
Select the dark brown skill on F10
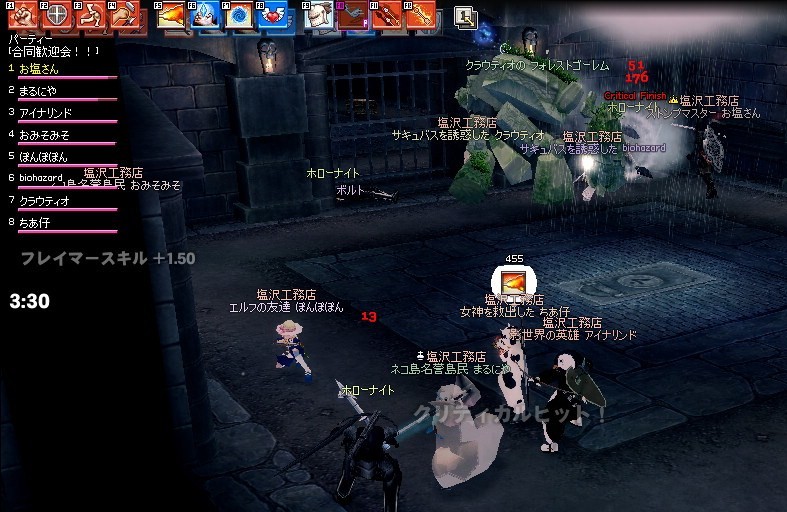(352, 15)
